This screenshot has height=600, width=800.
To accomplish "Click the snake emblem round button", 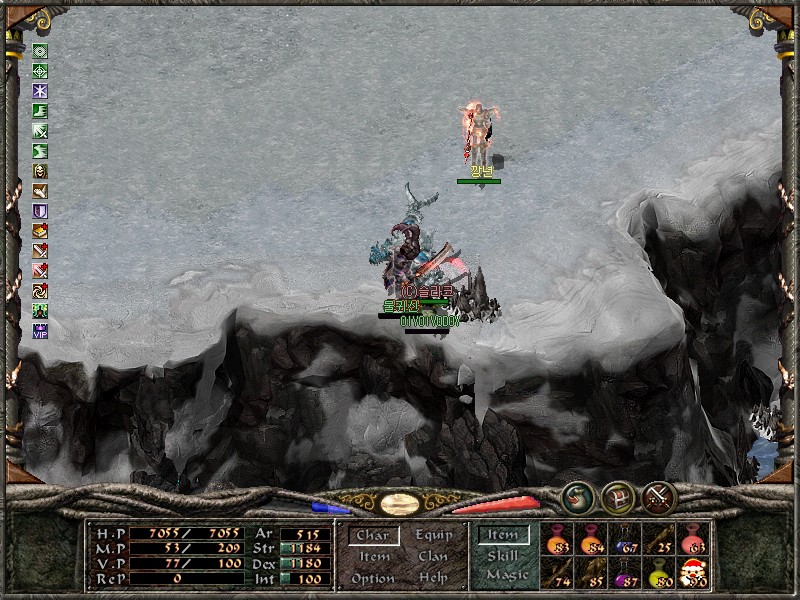I will tap(578, 497).
